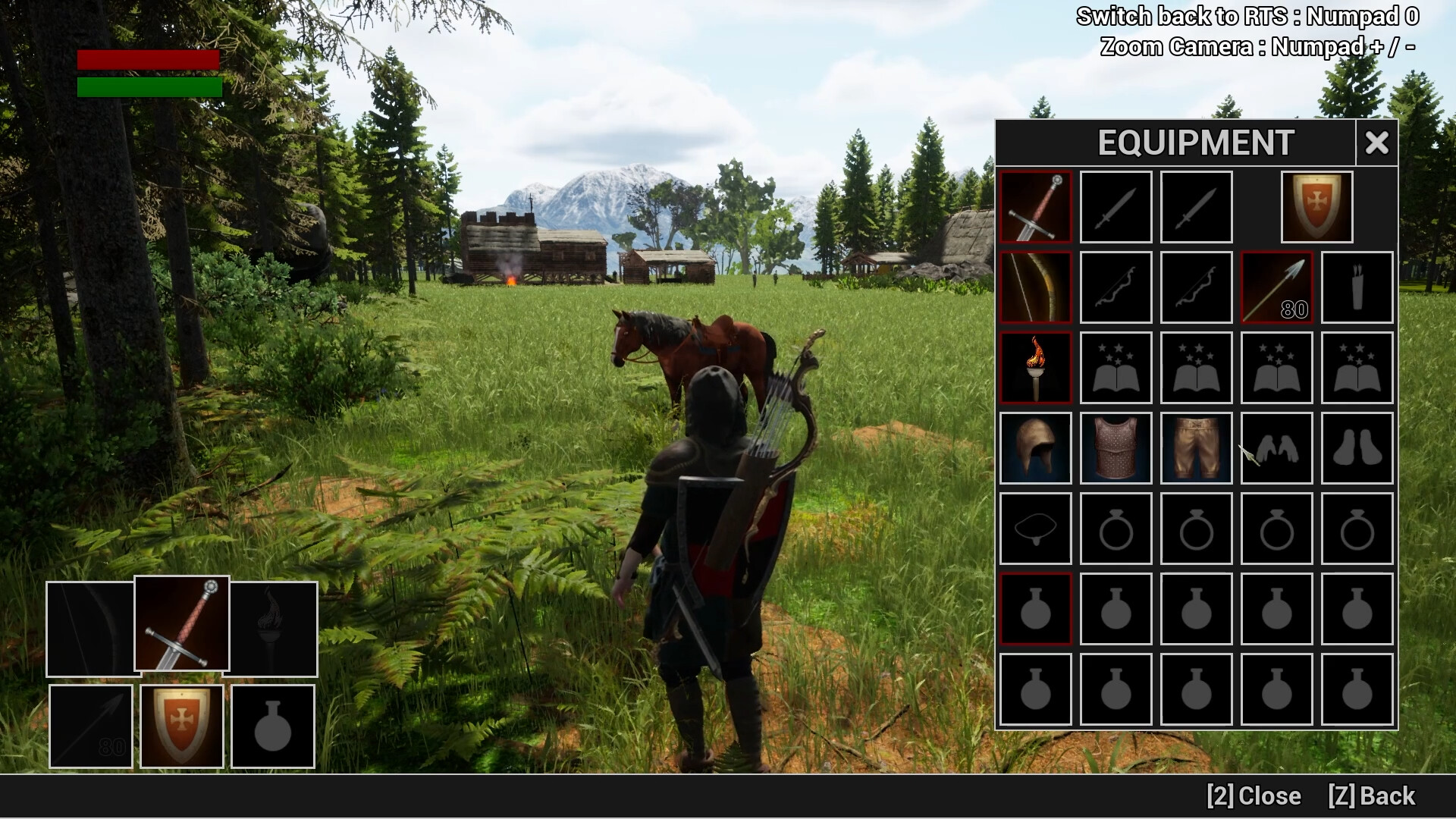Click the shield slot in the hotbar
1456x819 pixels.
click(181, 726)
